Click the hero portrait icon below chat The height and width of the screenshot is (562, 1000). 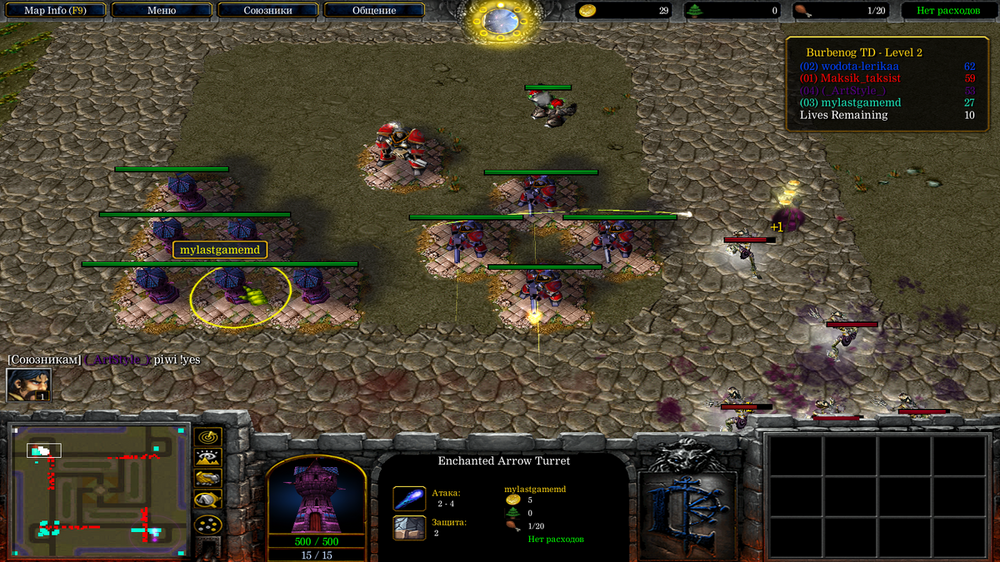(x=28, y=385)
